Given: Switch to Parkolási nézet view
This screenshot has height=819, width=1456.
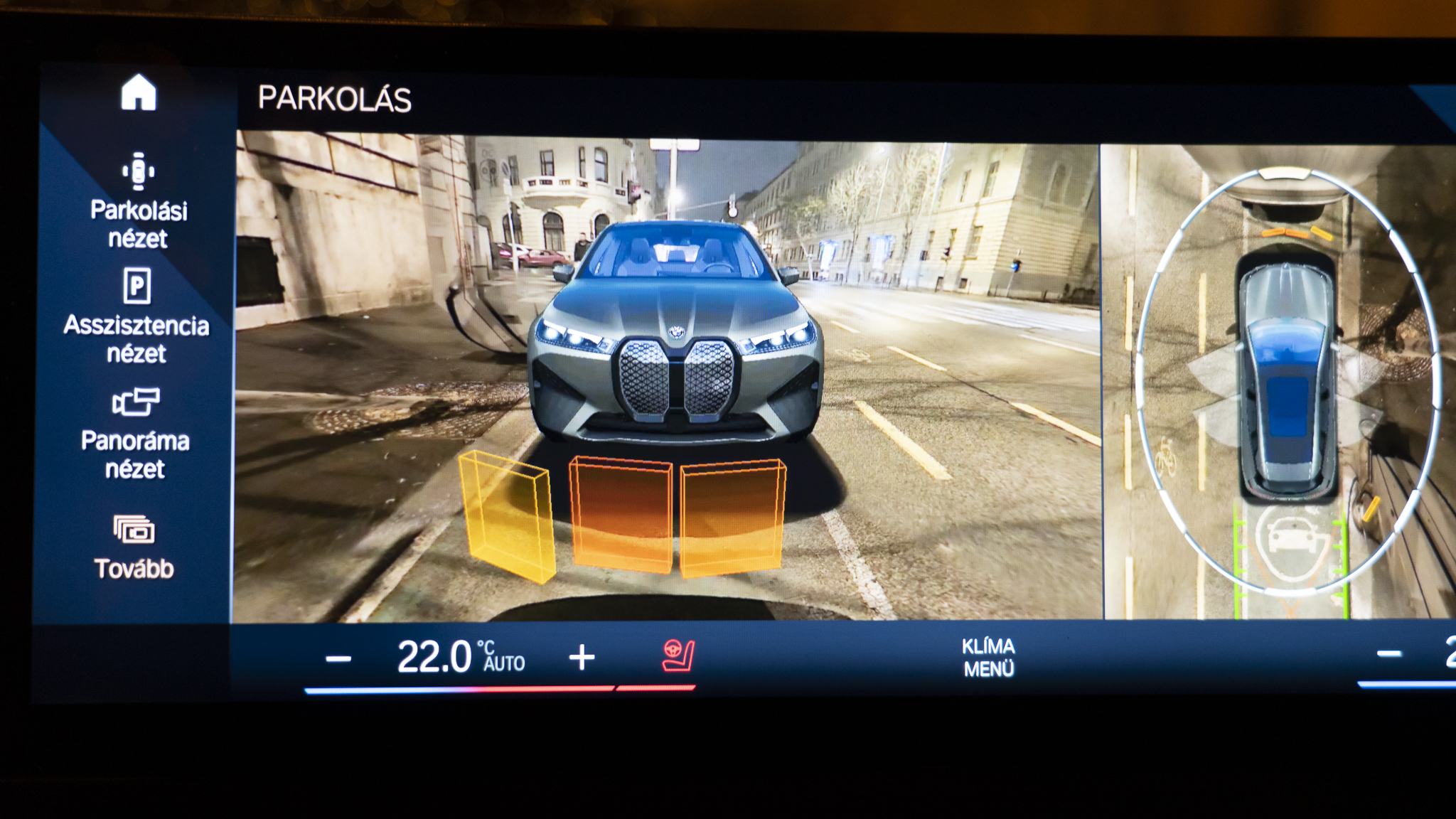Looking at the screenshot, I should 138,200.
